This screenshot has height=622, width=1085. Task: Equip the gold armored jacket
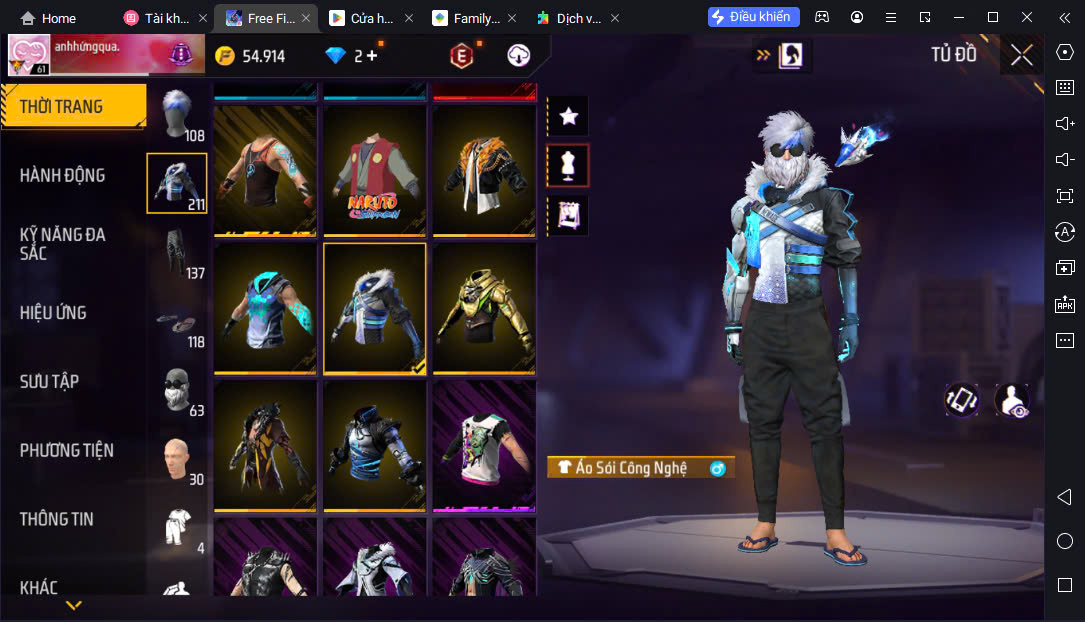484,308
